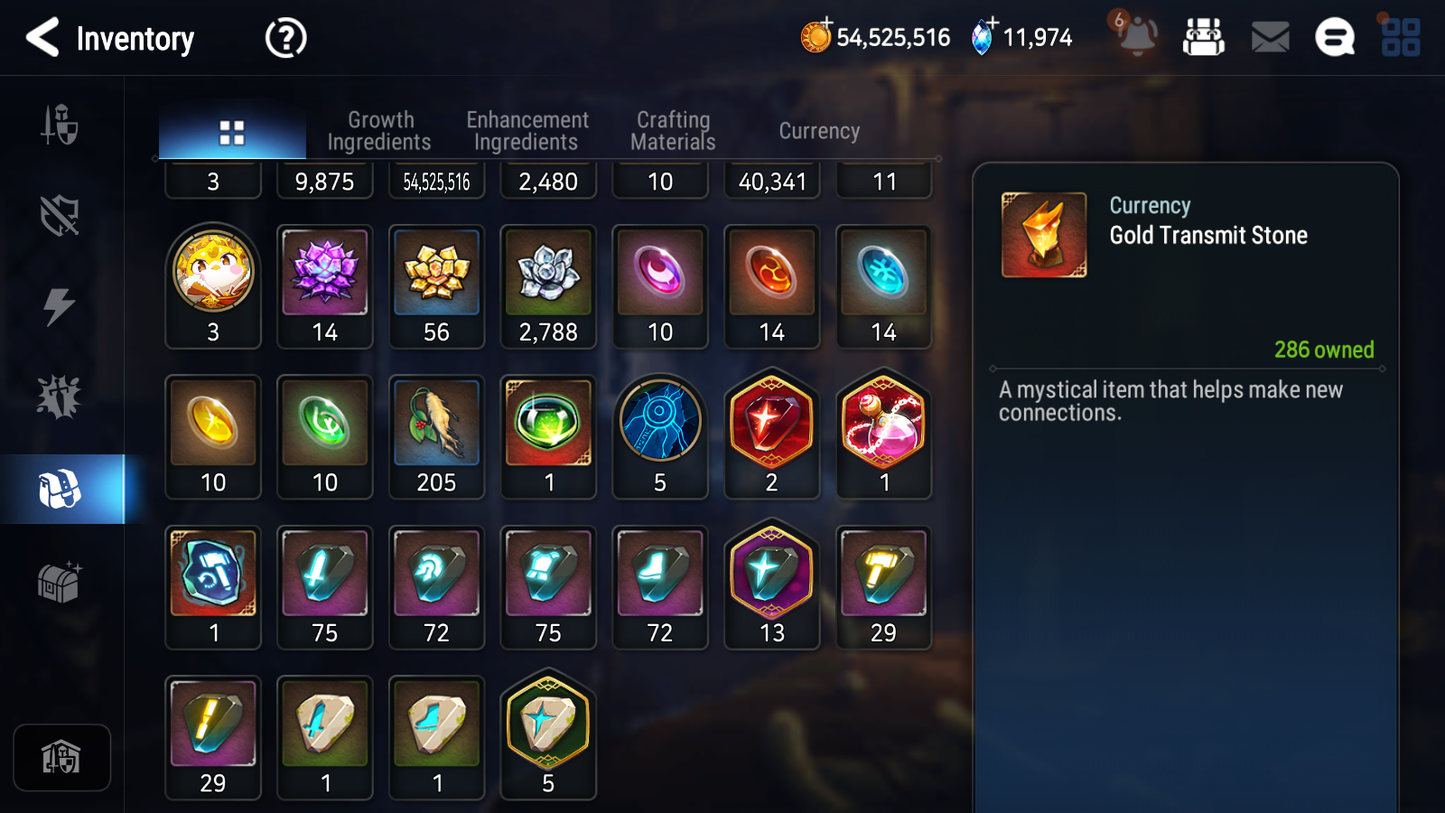
Task: Open the Crafting Materials tab
Action: (672, 130)
